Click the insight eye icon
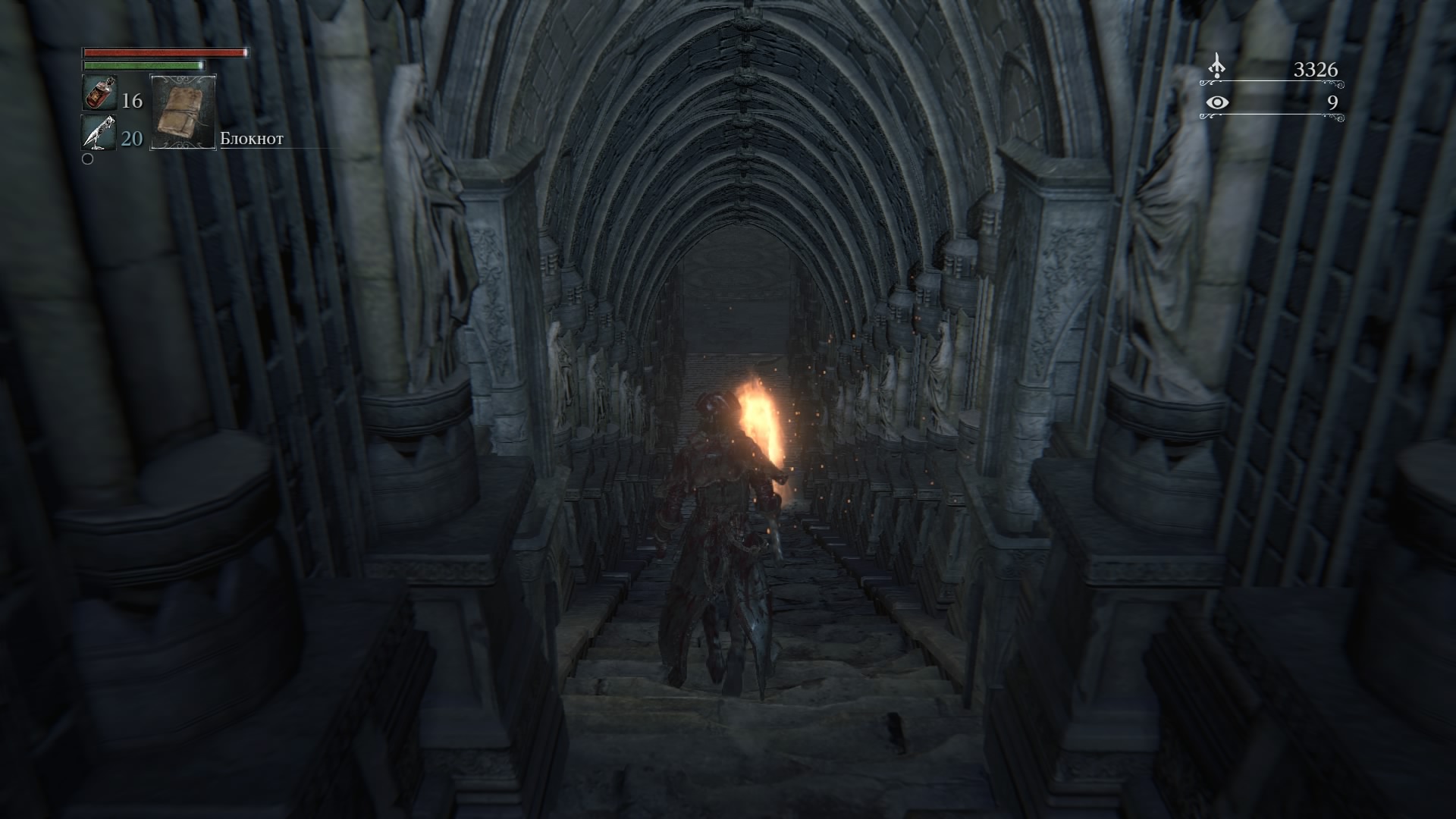The height and width of the screenshot is (819, 1456). (x=1217, y=102)
